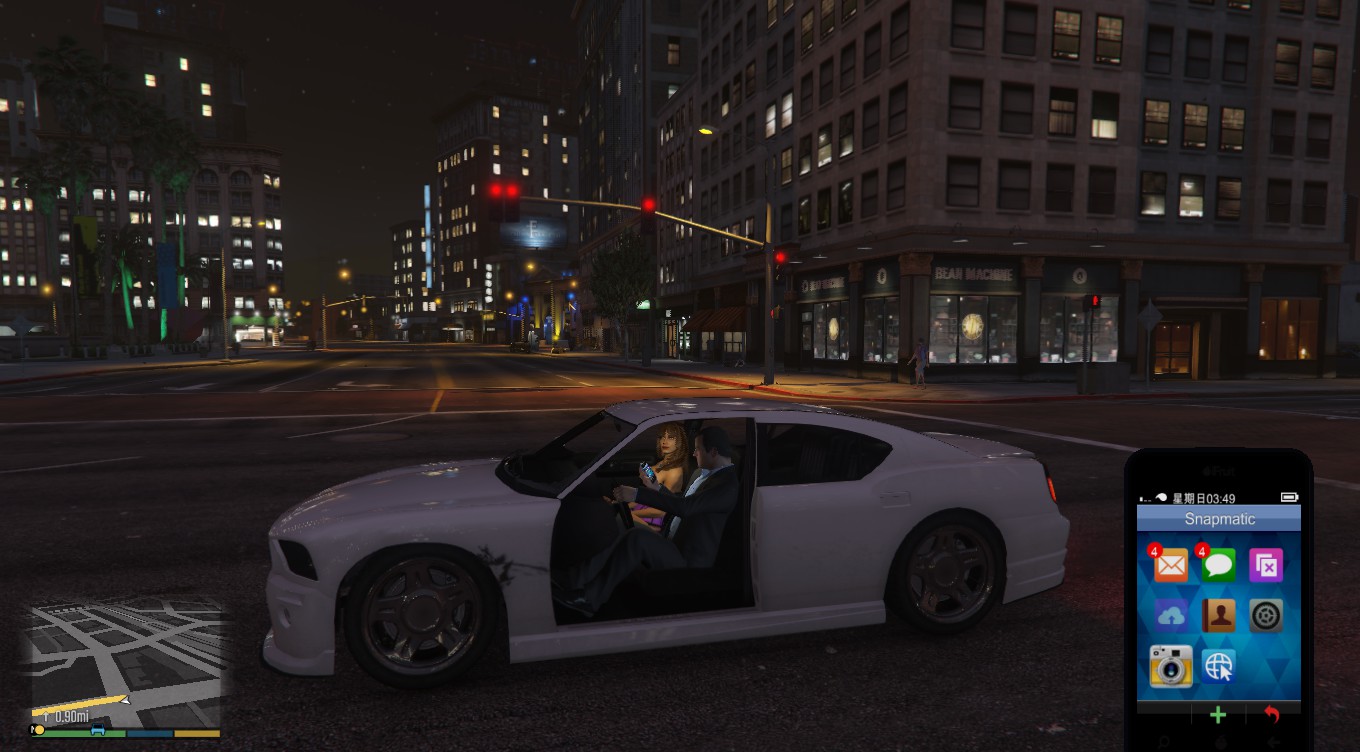Tap the Quick Save cloud icon
This screenshot has height=752, width=1360.
click(1170, 615)
